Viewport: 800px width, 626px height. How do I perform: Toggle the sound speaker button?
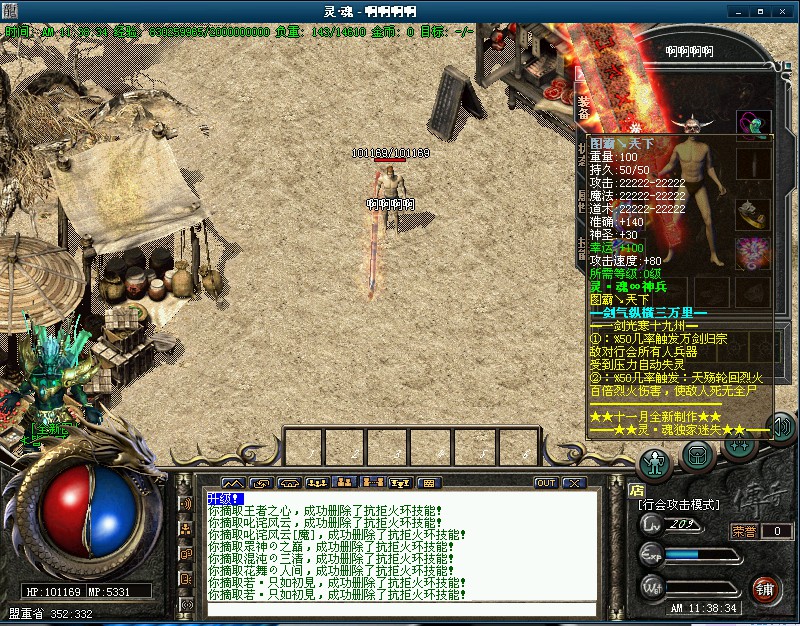pyautogui.click(x=781, y=428)
